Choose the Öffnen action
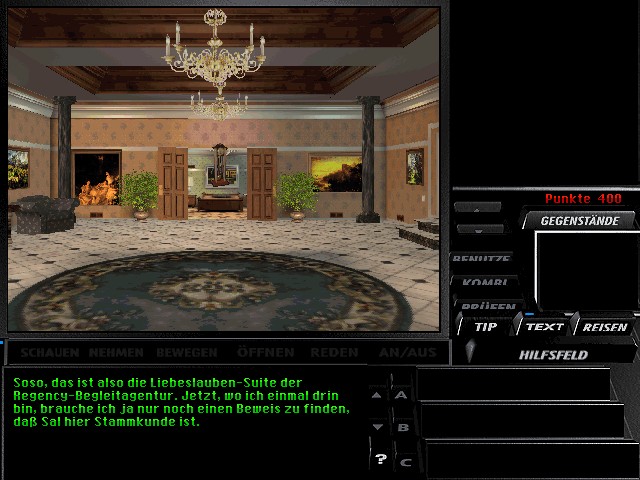Image resolution: width=640 pixels, height=480 pixels. 265,352
